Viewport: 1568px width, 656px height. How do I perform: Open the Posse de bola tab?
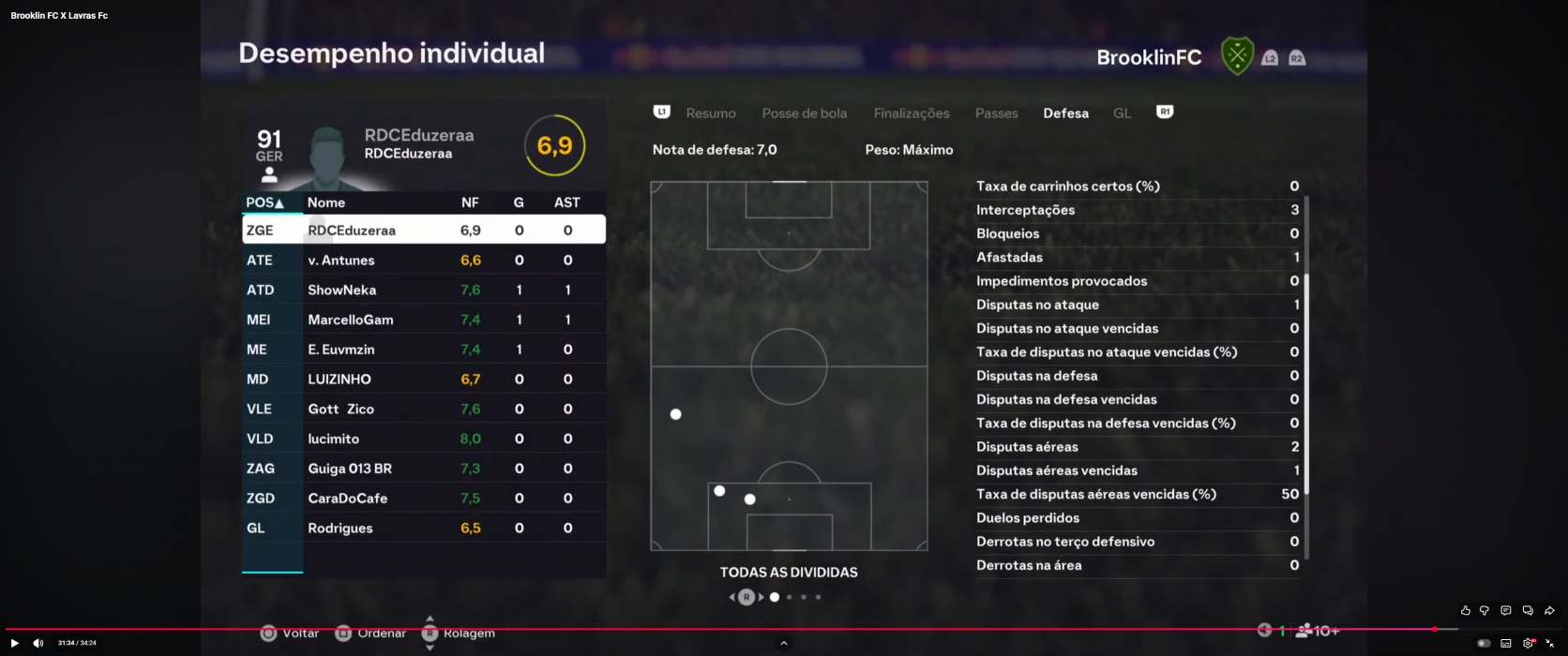click(804, 113)
